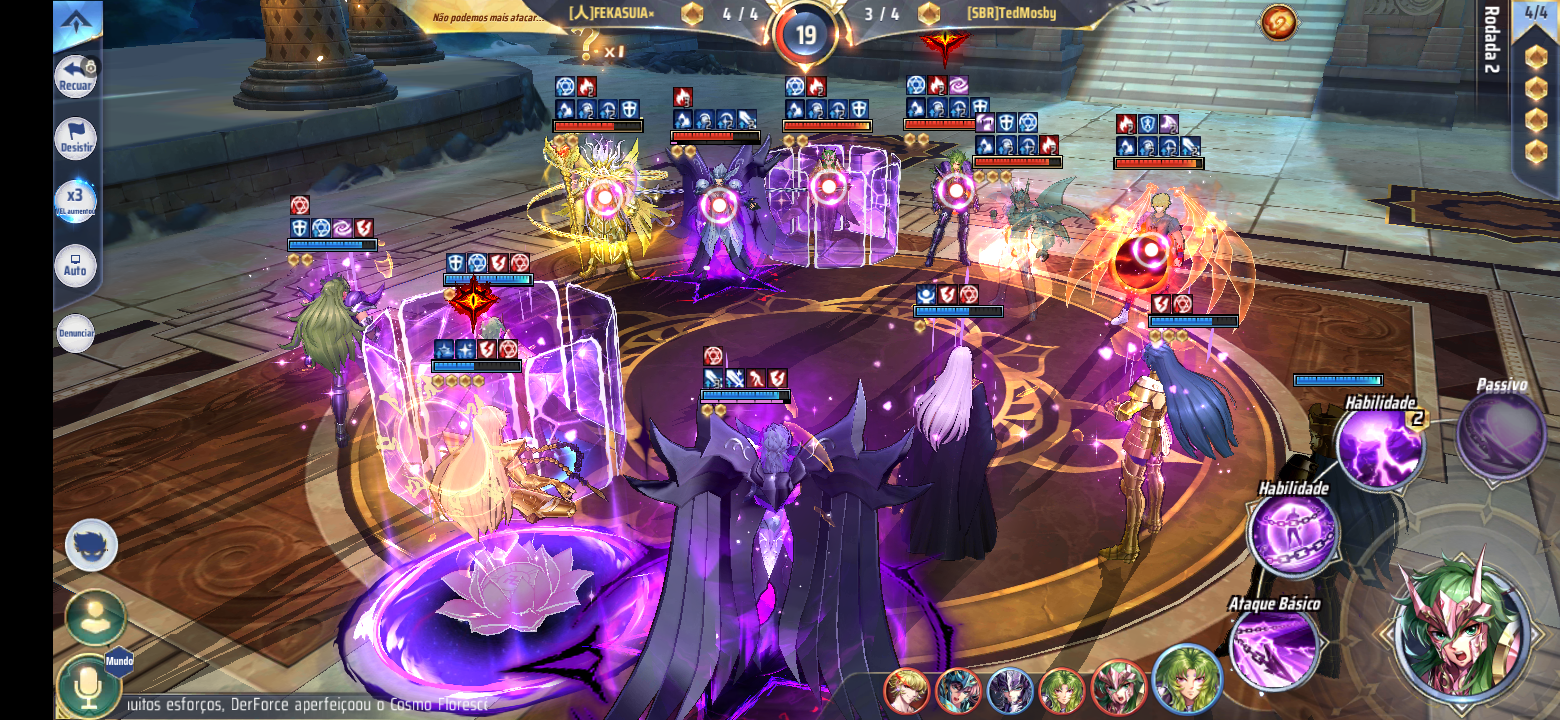Tap the orange swirl icon near the top
1560x720 pixels.
coord(1278,22)
